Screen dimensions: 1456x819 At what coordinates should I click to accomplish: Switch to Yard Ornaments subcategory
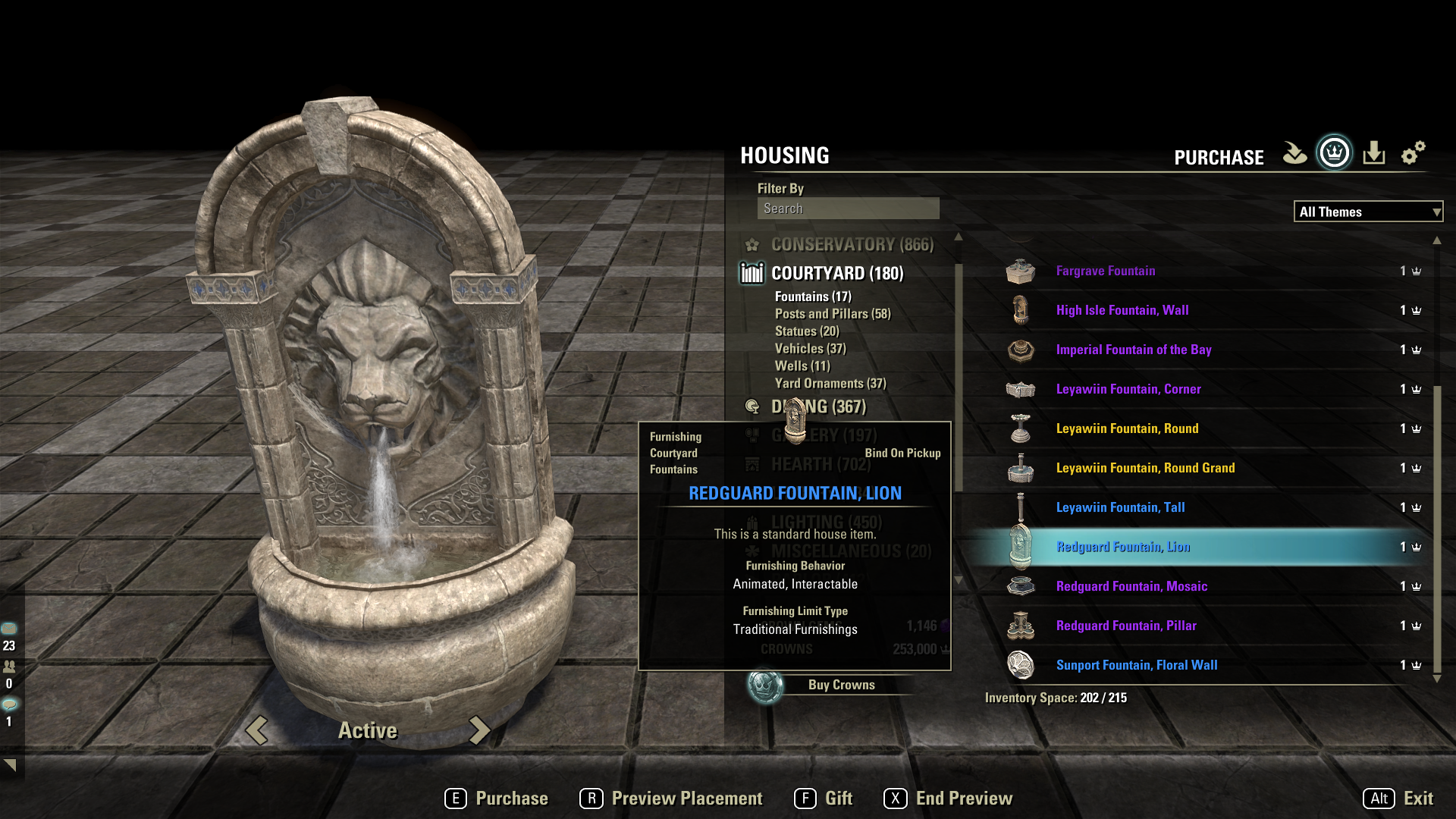(x=830, y=384)
